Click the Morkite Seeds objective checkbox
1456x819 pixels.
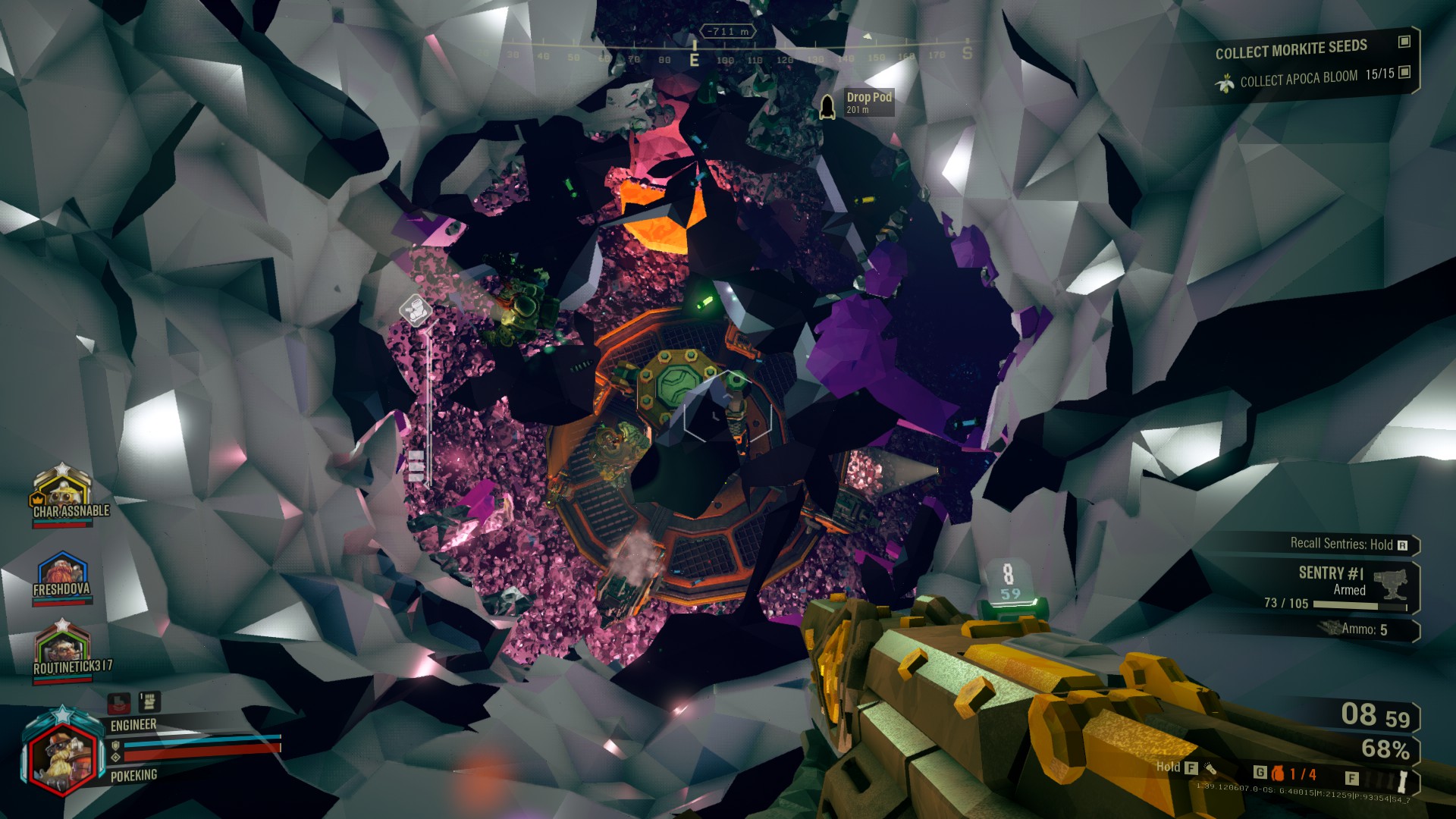coord(1404,42)
